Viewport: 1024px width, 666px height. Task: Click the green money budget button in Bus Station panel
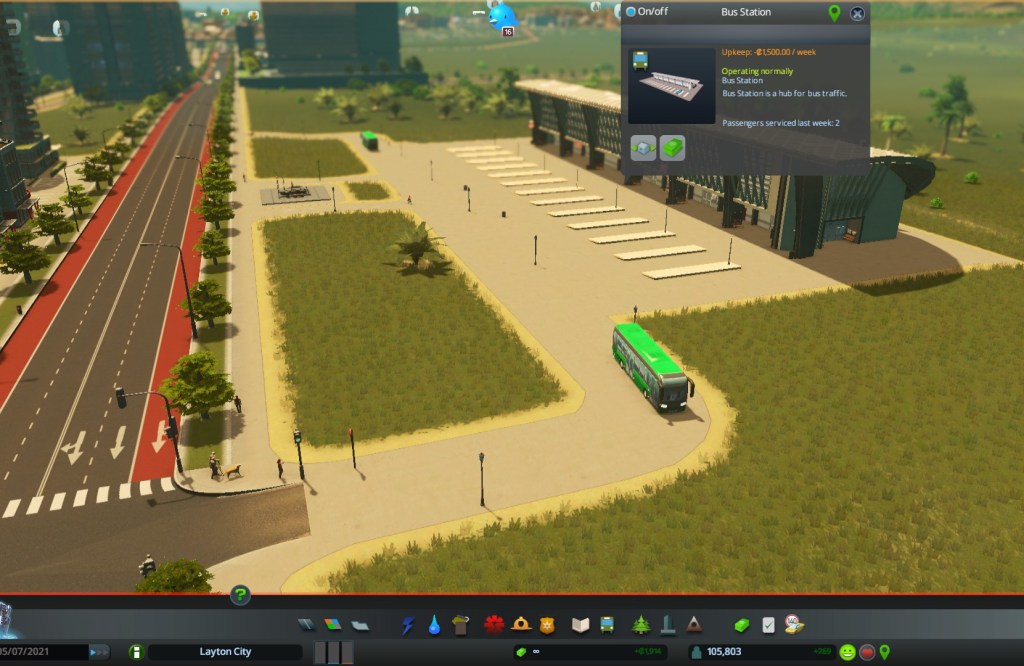[x=673, y=149]
